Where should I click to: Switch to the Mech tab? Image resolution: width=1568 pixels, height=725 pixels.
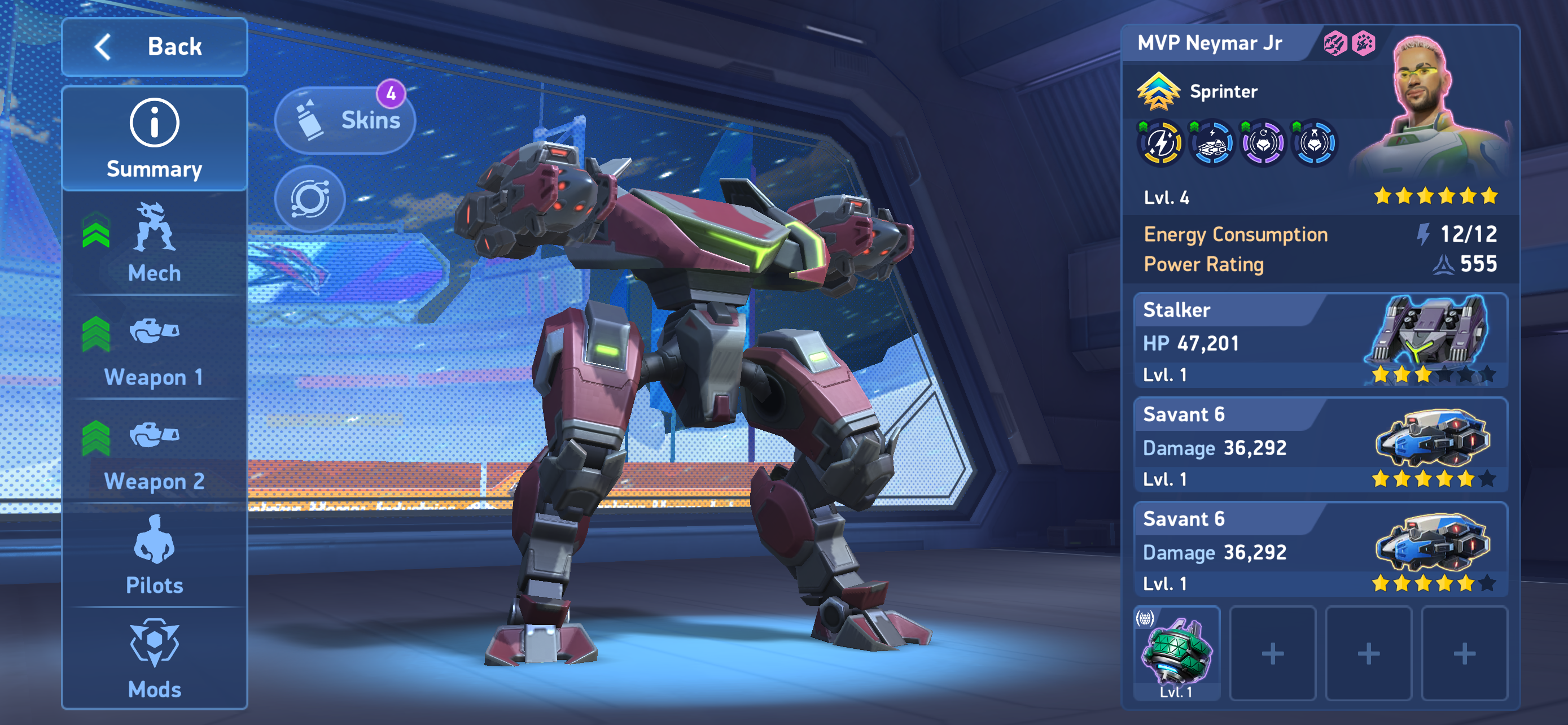154,243
